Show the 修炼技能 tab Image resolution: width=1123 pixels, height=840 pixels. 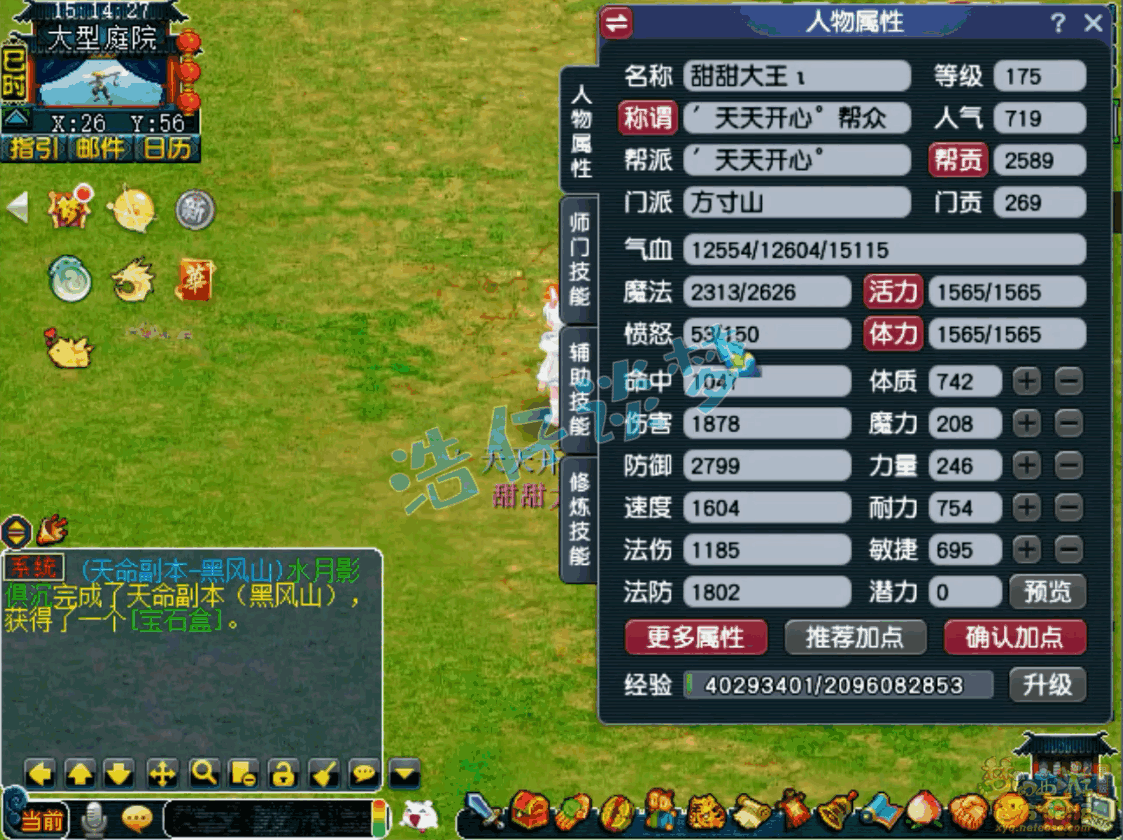click(580, 518)
